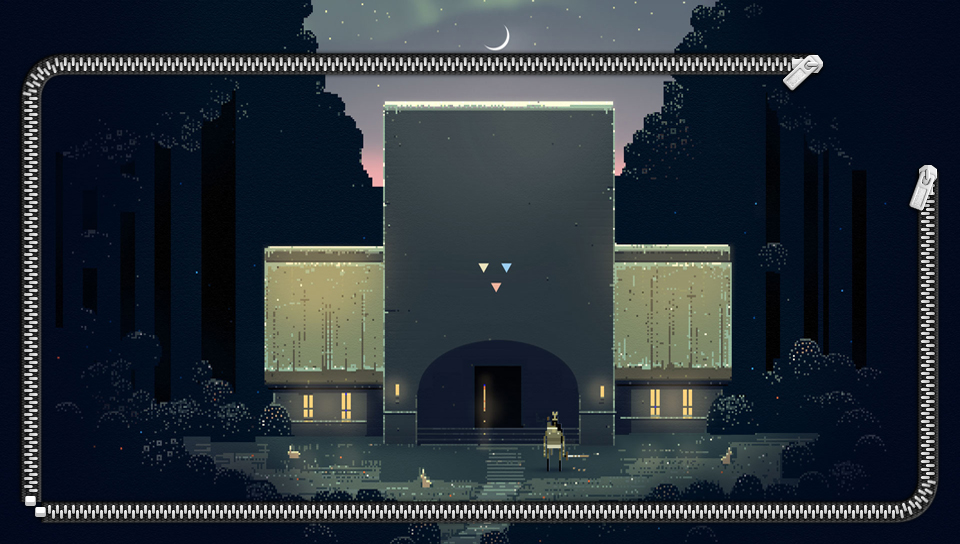Click the zipper pull on the right-side zipper
Image resolution: width=960 pixels, height=544 pixels.
(924, 188)
